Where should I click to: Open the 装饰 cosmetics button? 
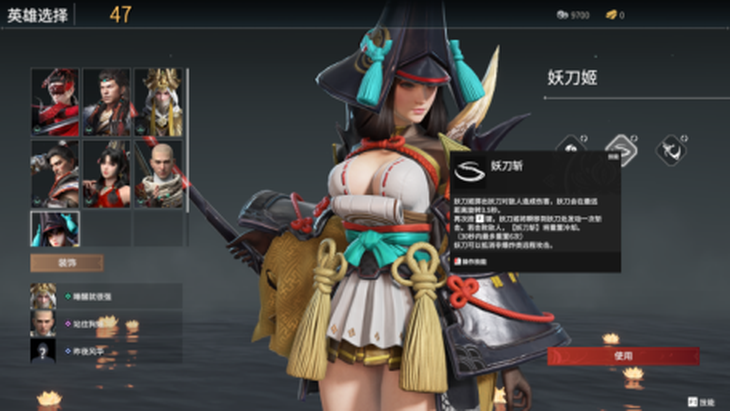[x=67, y=264]
